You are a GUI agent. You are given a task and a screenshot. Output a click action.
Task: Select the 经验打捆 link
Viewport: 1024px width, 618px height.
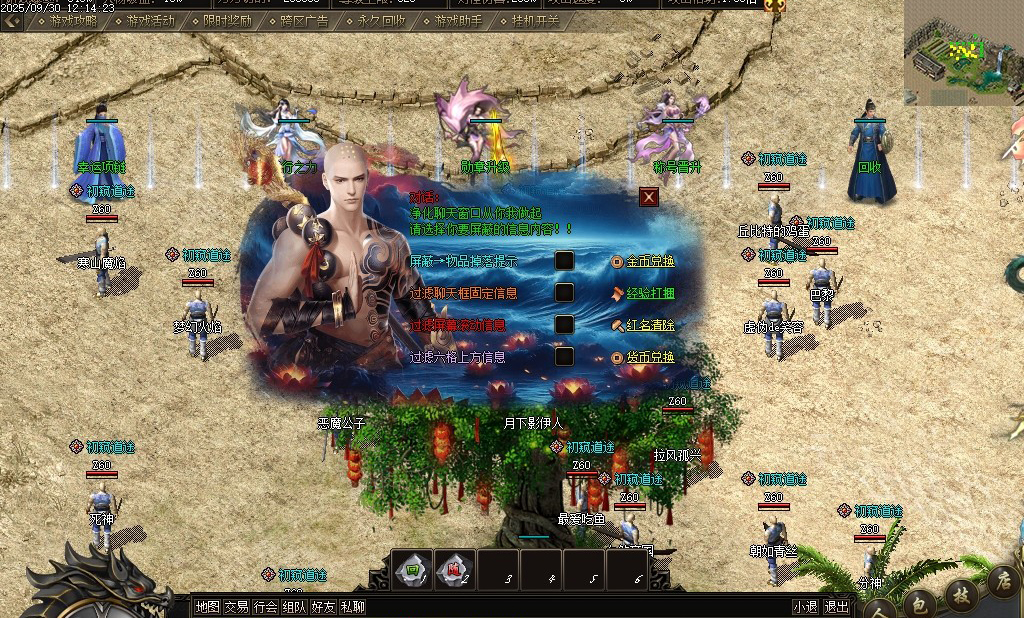pyautogui.click(x=650, y=294)
